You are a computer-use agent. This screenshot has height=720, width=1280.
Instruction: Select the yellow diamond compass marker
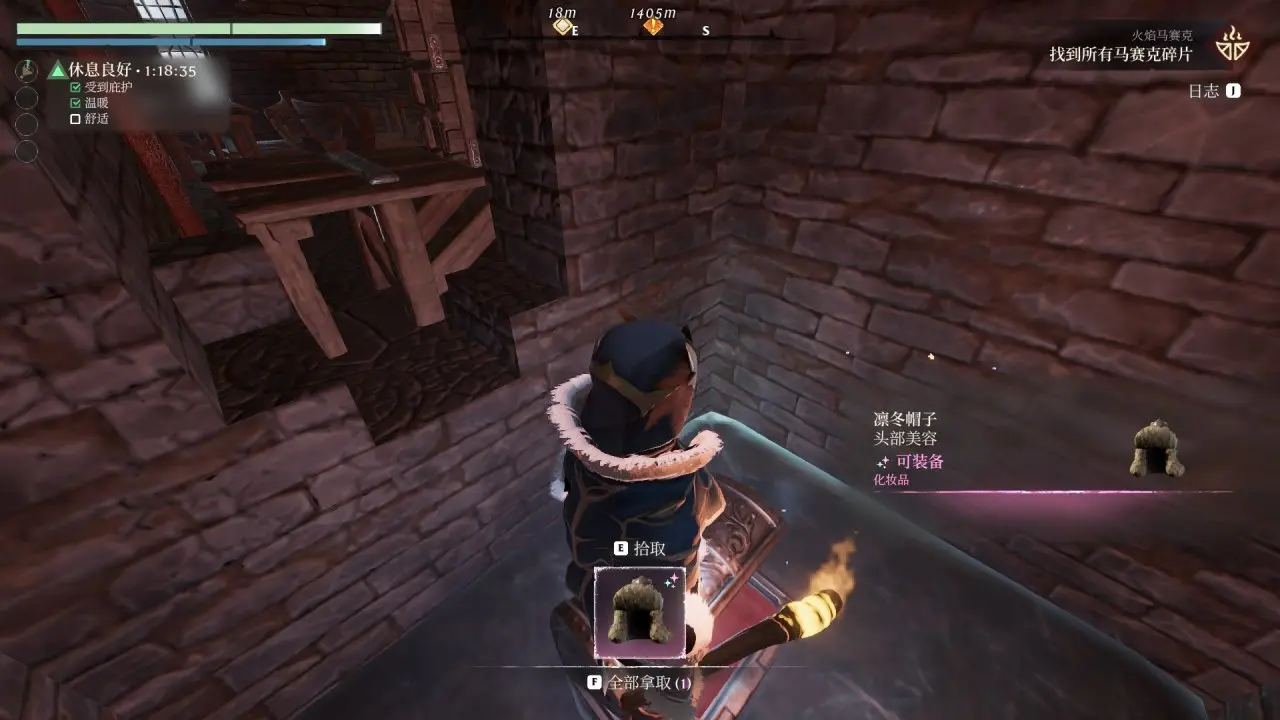point(563,27)
